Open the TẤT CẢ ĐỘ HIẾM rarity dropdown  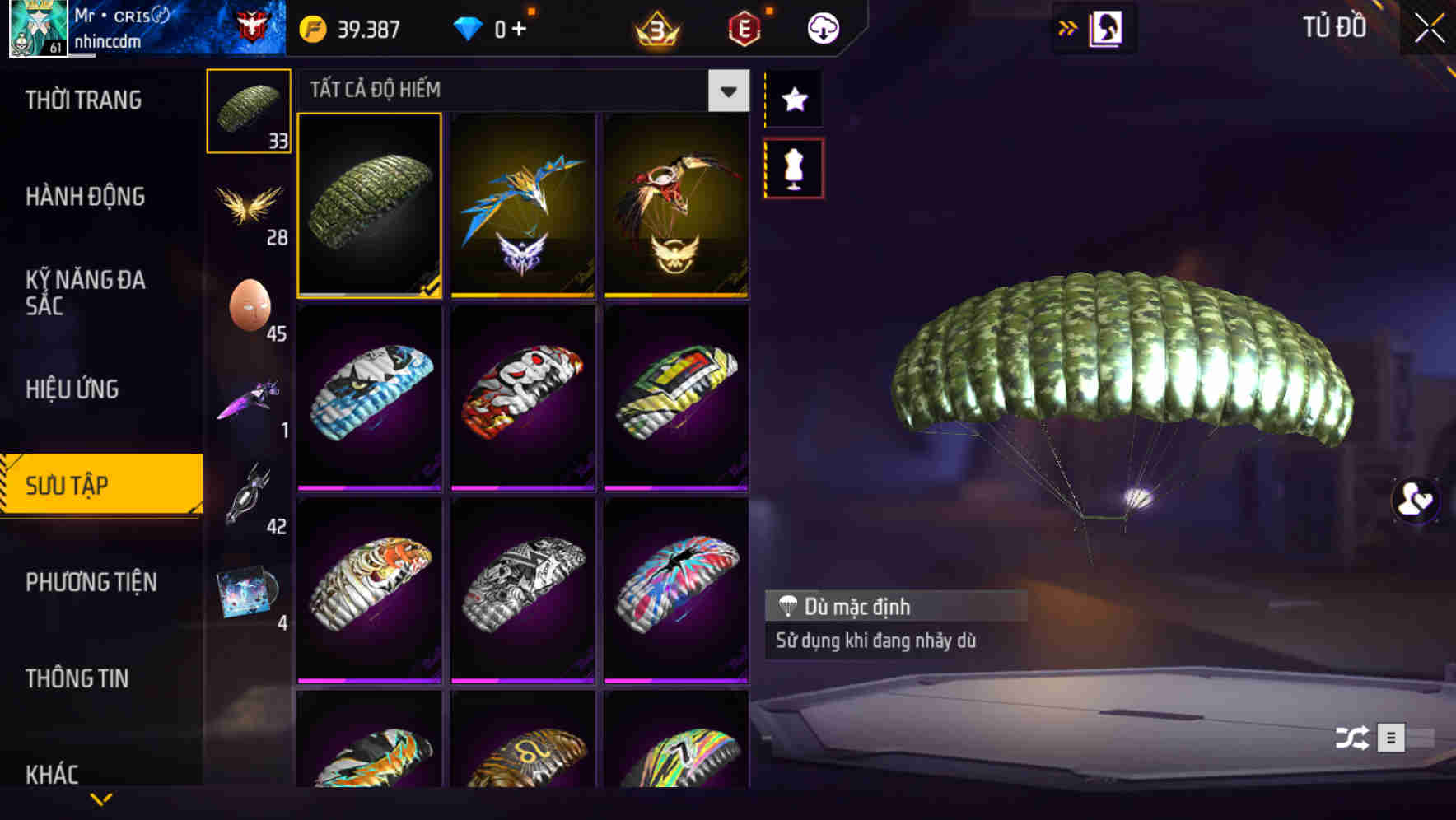726,91
